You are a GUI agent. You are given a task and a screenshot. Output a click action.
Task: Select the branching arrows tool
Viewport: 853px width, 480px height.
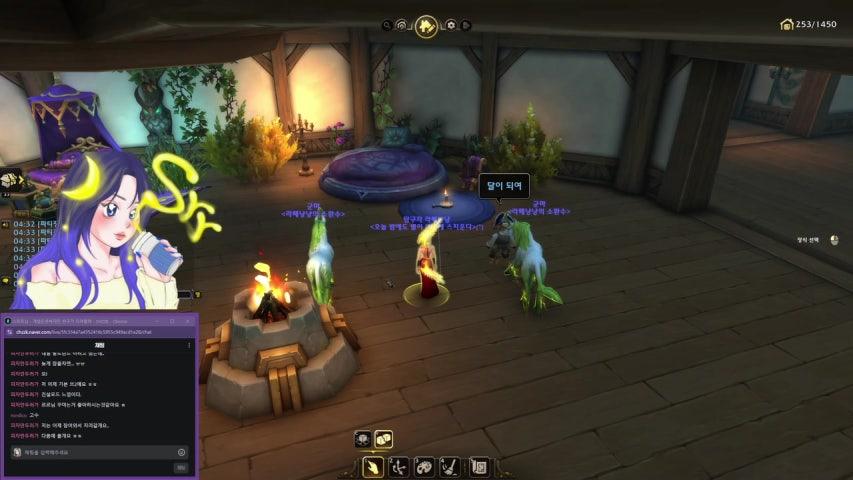399,466
